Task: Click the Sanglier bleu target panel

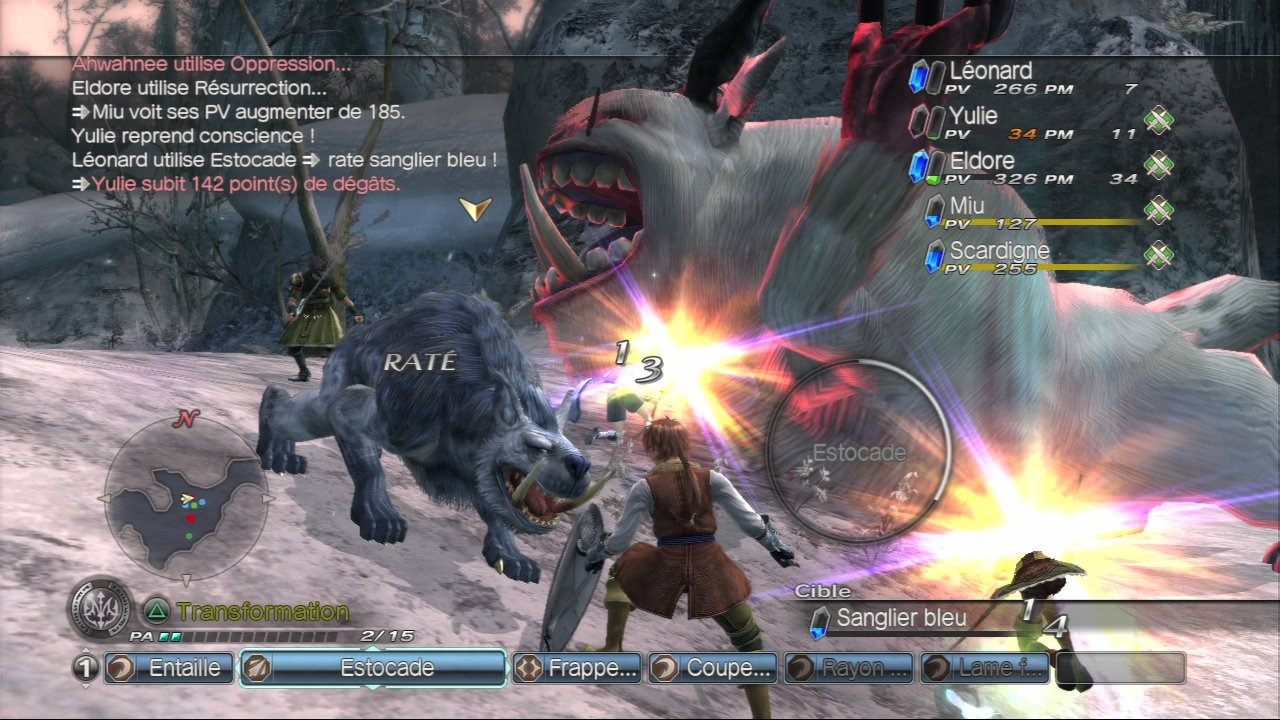Action: point(900,619)
